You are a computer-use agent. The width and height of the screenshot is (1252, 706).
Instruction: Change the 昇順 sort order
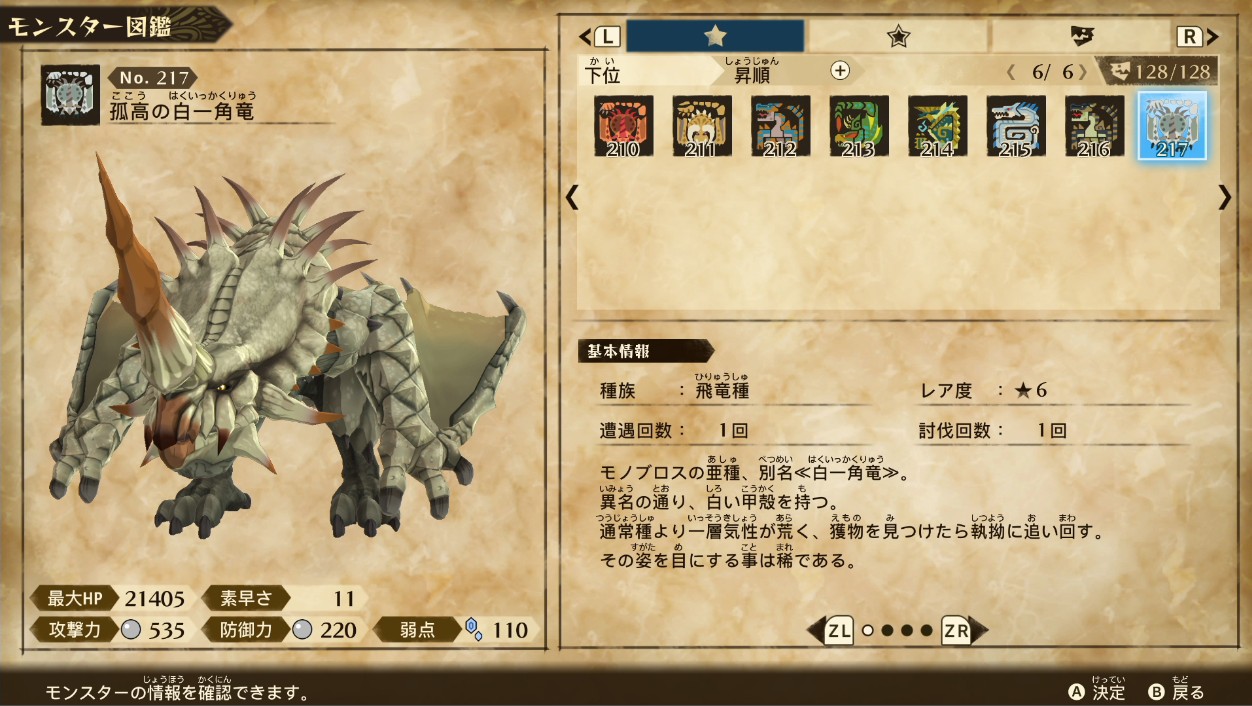click(753, 74)
